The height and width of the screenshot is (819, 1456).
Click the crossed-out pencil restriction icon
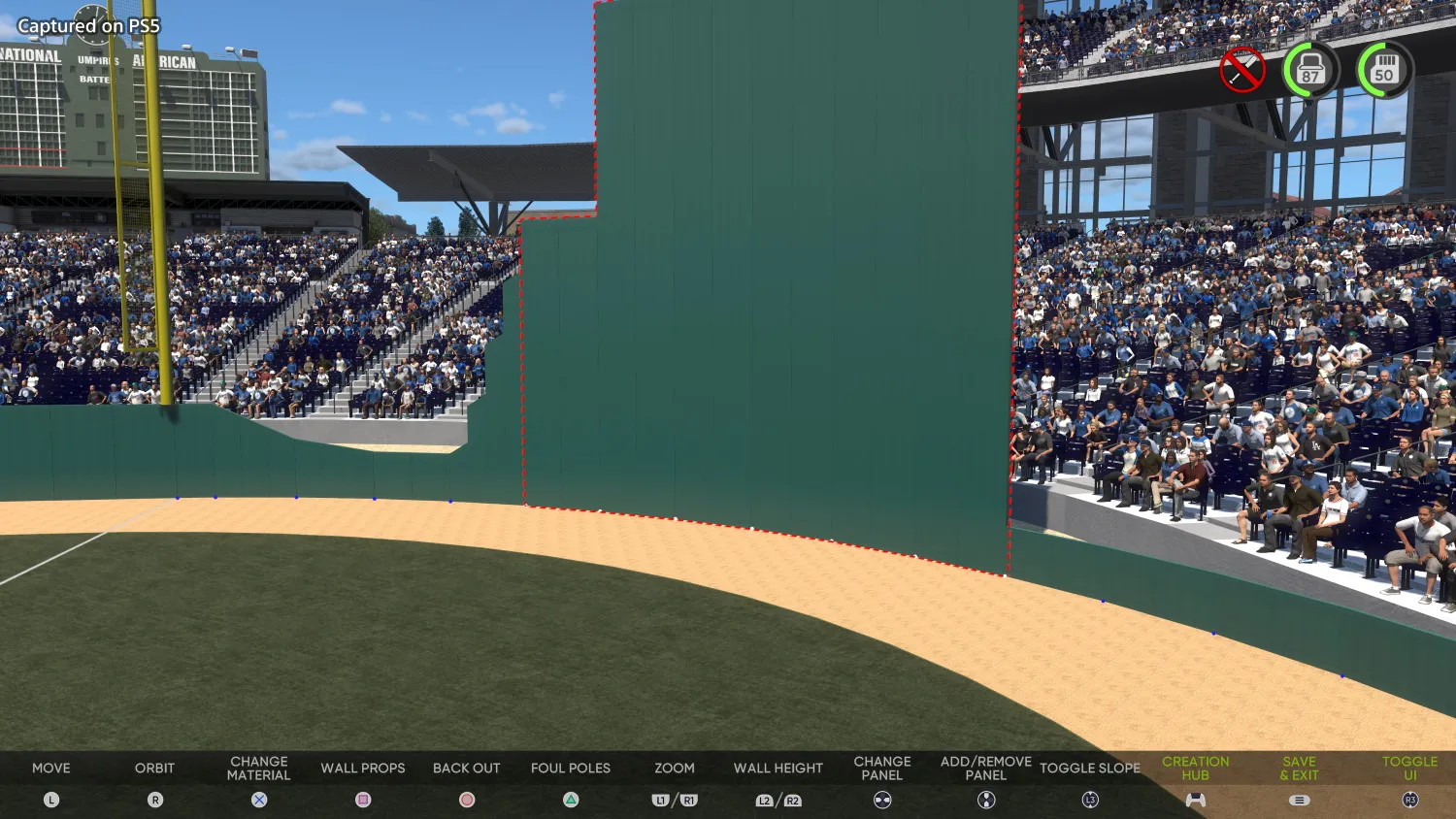coord(1241,67)
